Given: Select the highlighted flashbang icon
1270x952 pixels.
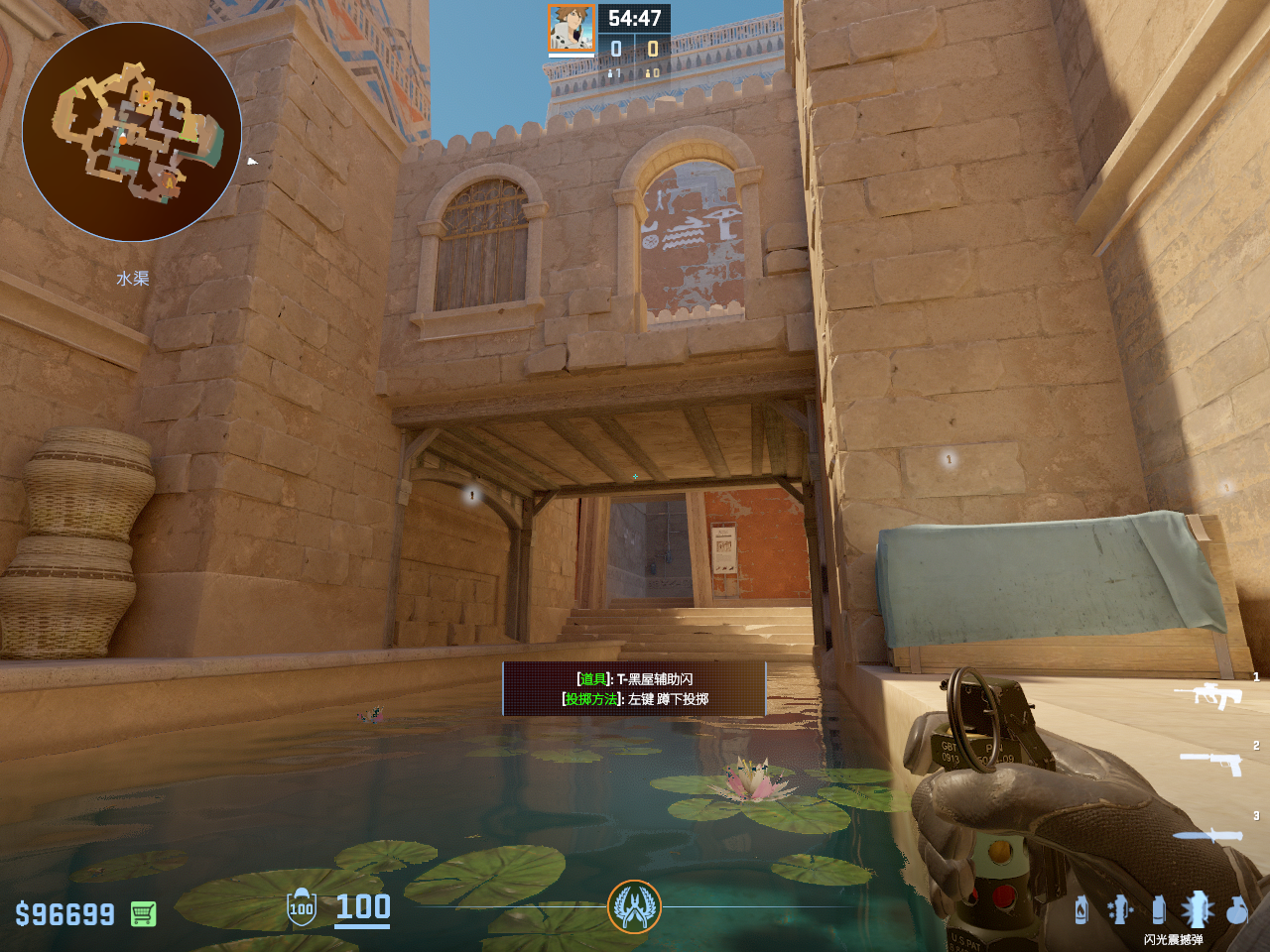Looking at the screenshot, I should point(1197,909).
